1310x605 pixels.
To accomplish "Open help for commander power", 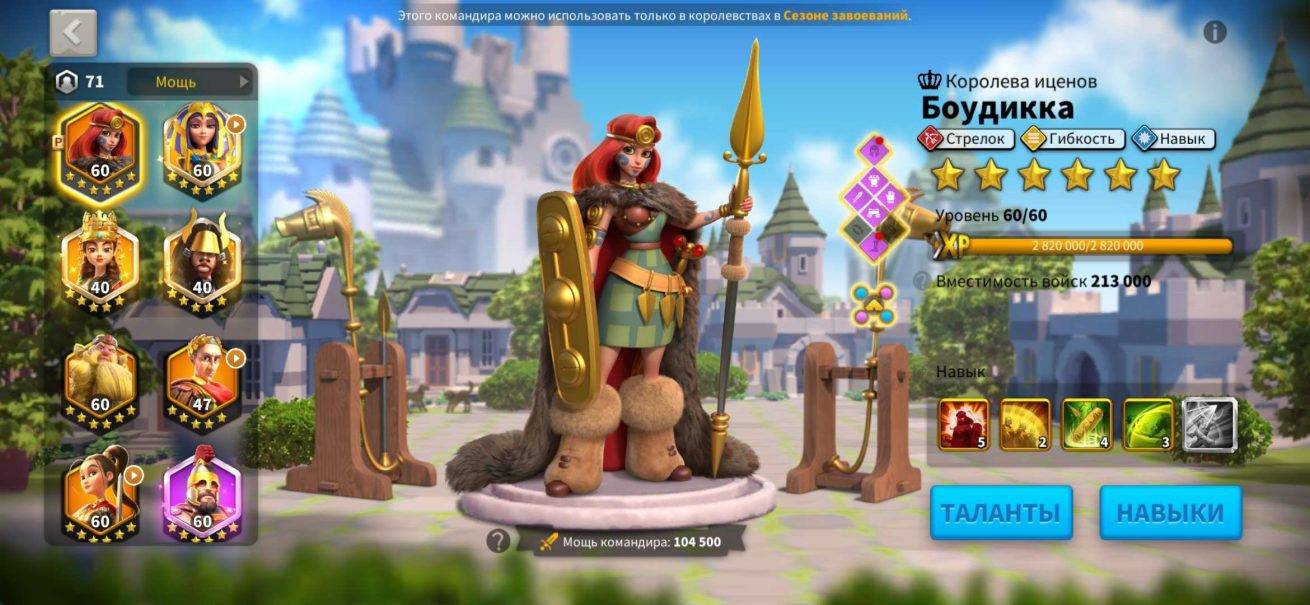I will click(x=498, y=542).
